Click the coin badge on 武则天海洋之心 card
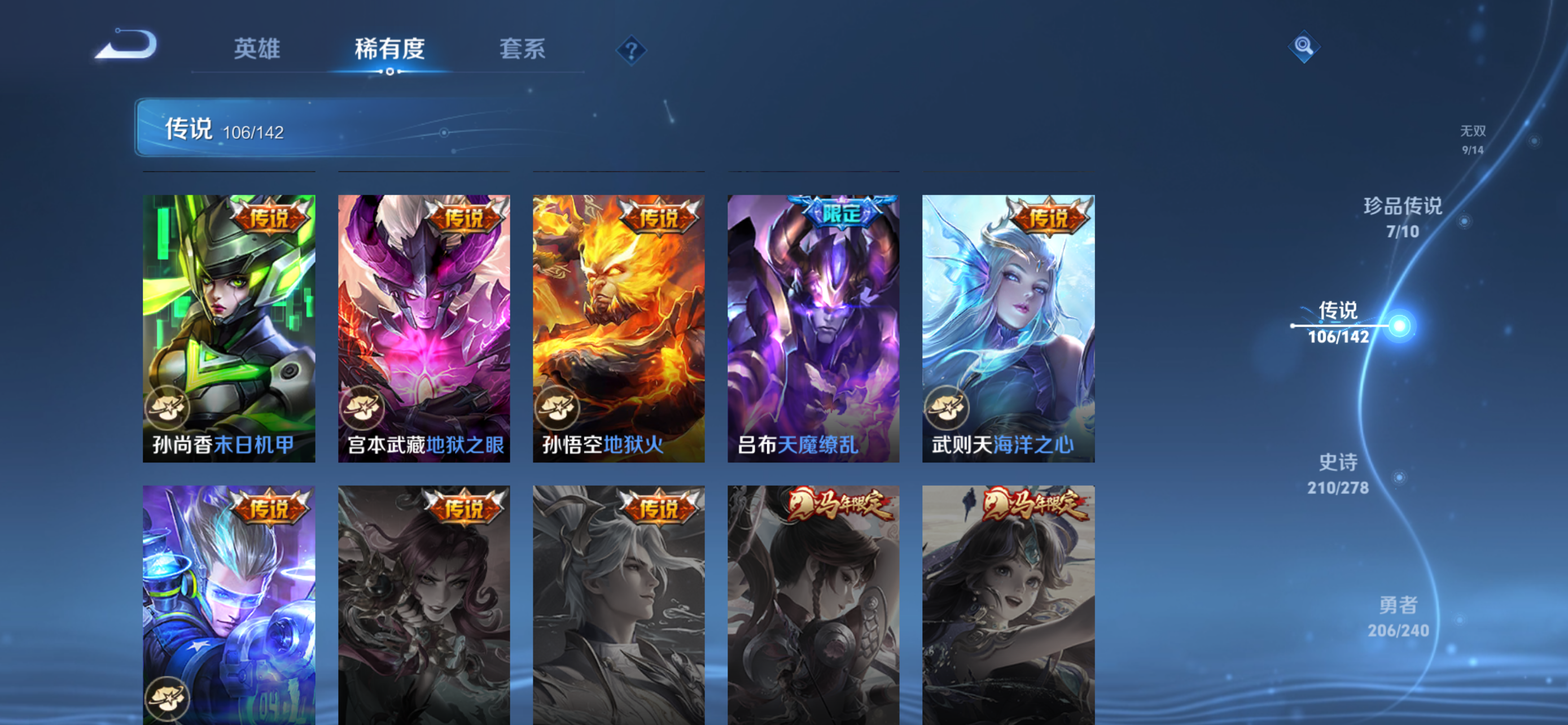 (x=952, y=407)
